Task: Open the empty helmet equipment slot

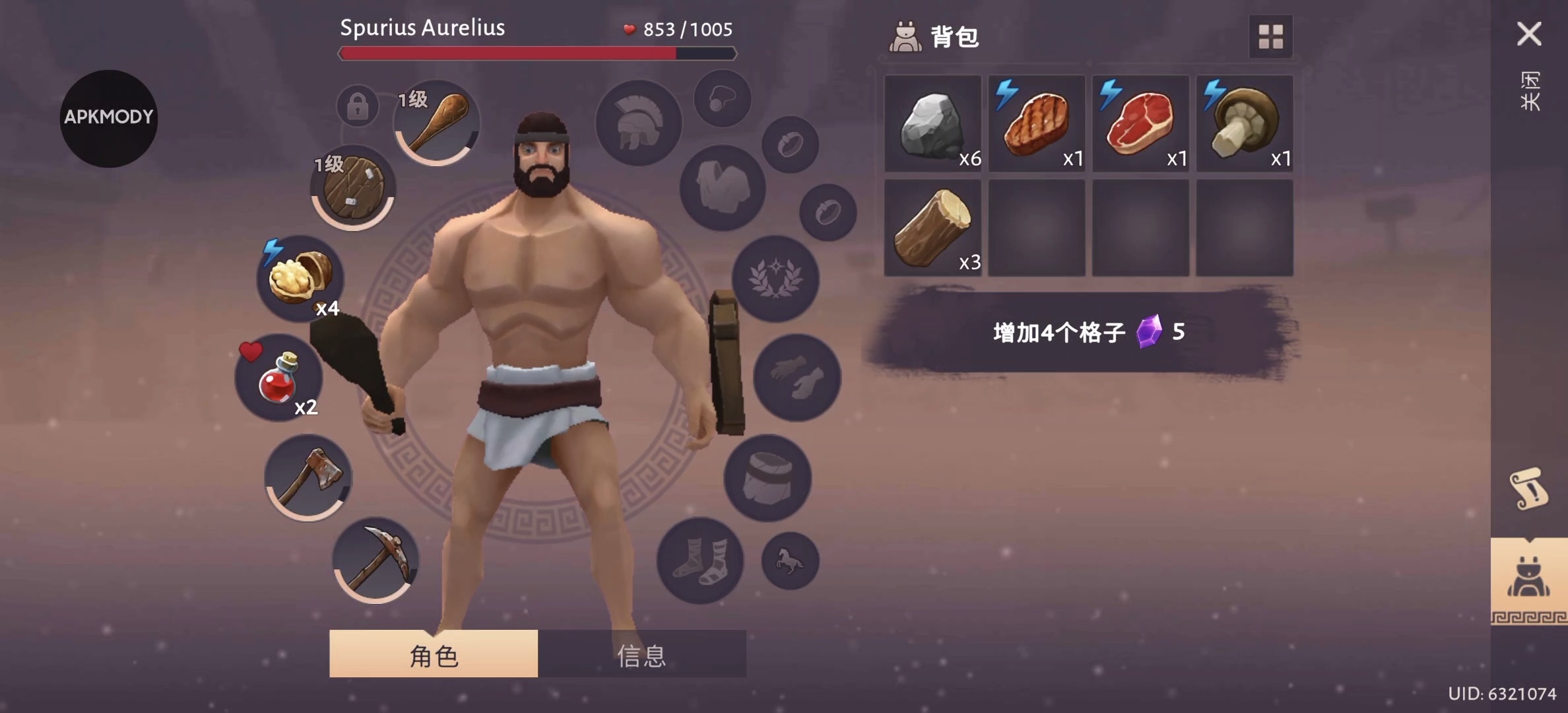Action: pos(638,123)
